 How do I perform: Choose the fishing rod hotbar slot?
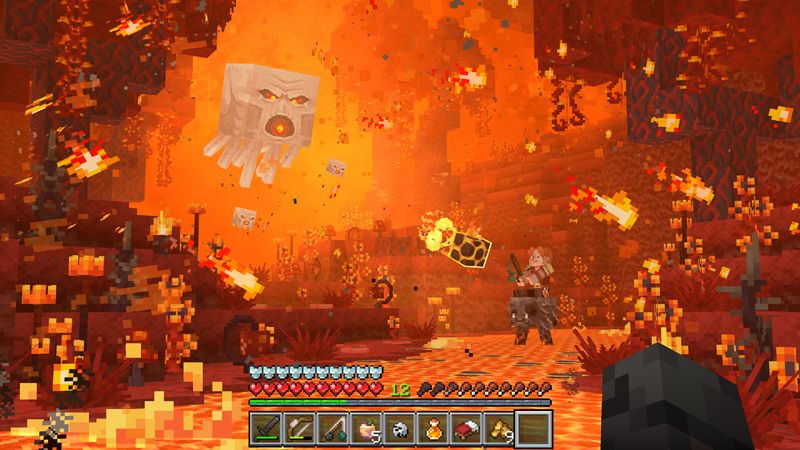[x=333, y=427]
